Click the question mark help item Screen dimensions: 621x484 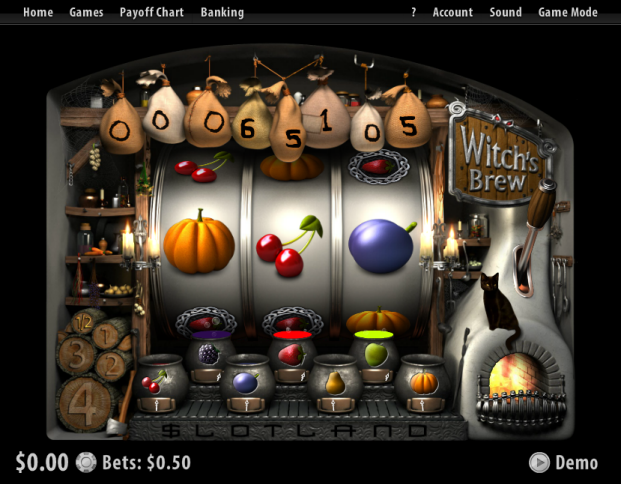click(414, 12)
